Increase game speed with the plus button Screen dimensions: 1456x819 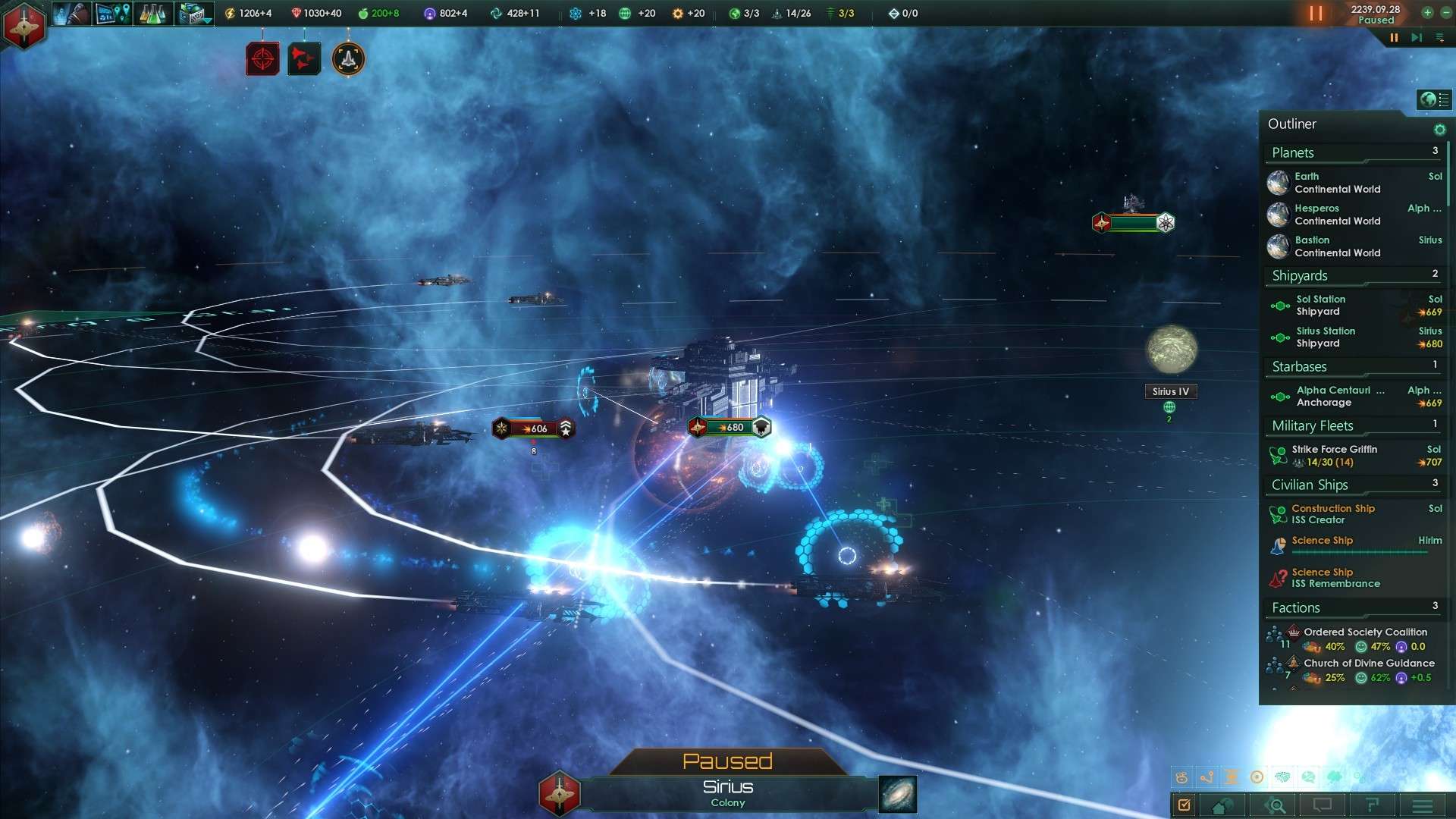tap(1427, 12)
